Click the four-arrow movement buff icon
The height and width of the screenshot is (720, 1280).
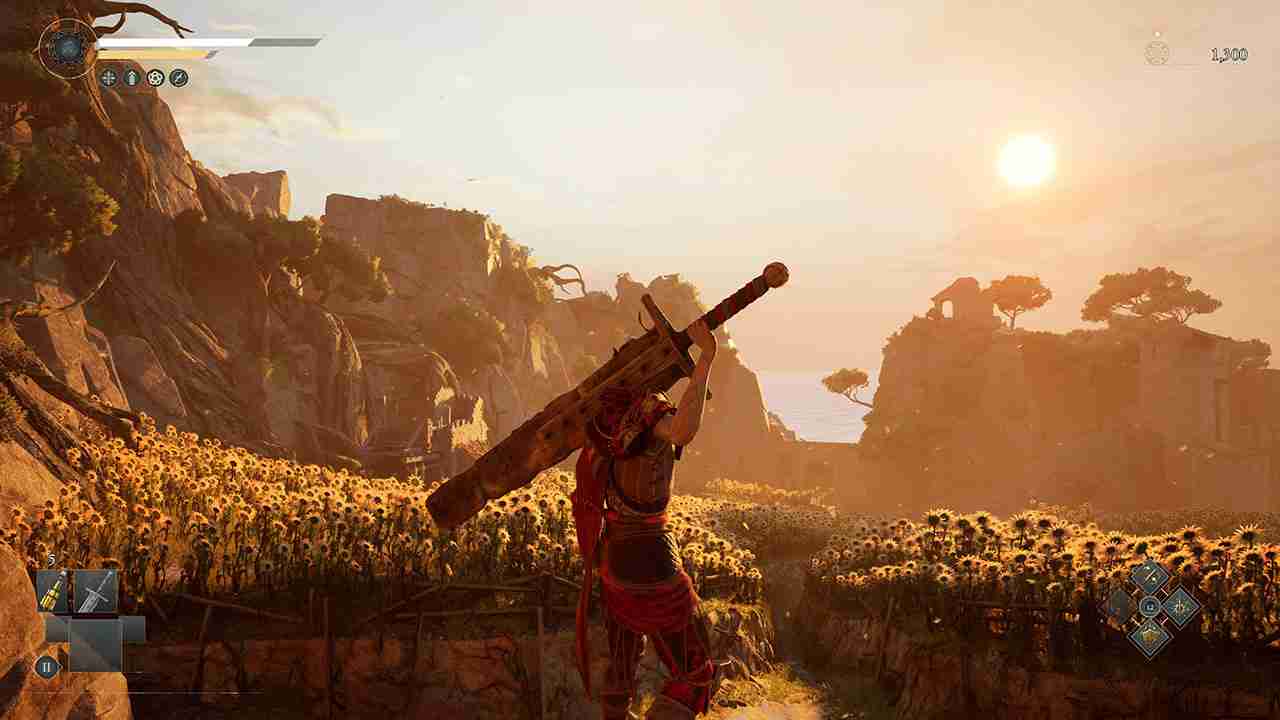point(110,77)
